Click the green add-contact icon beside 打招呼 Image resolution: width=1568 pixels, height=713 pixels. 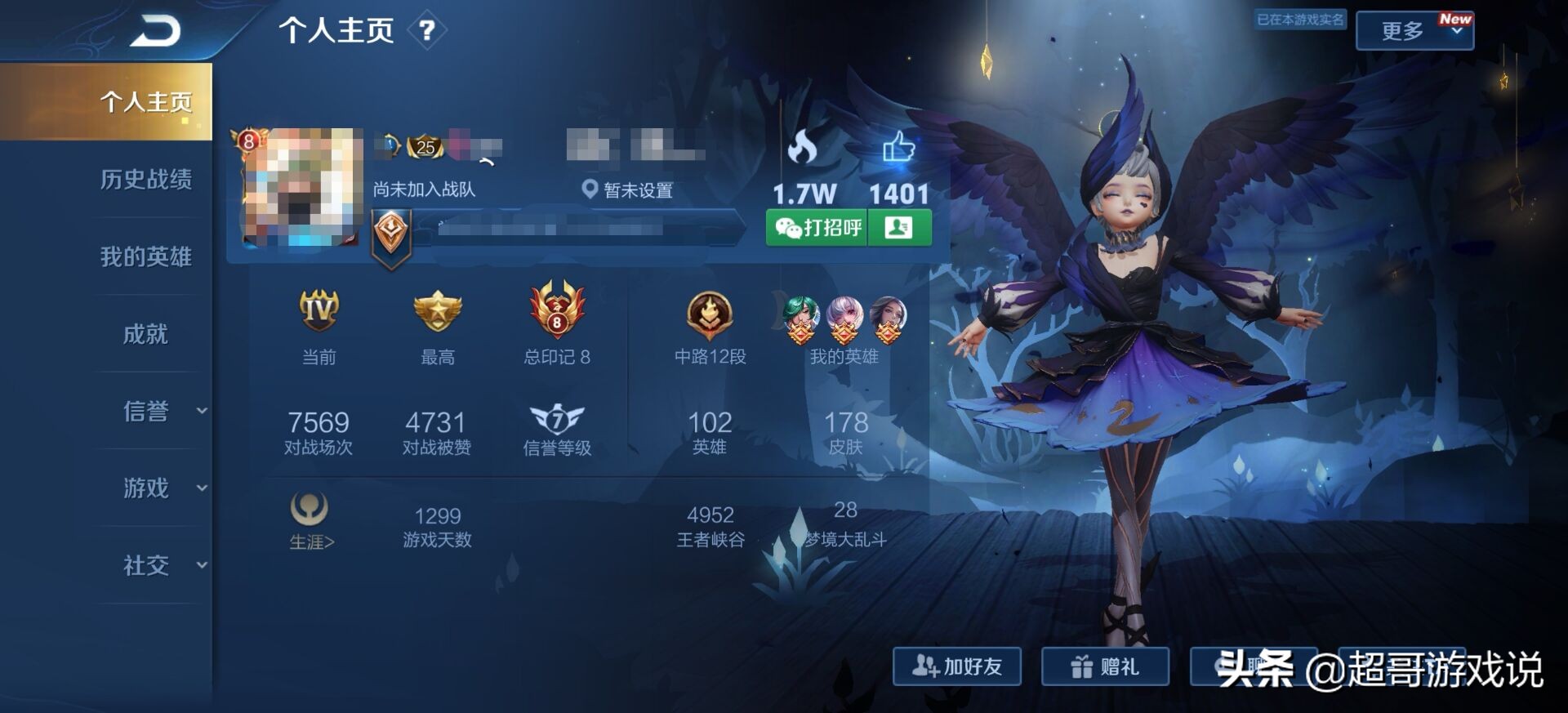[898, 228]
